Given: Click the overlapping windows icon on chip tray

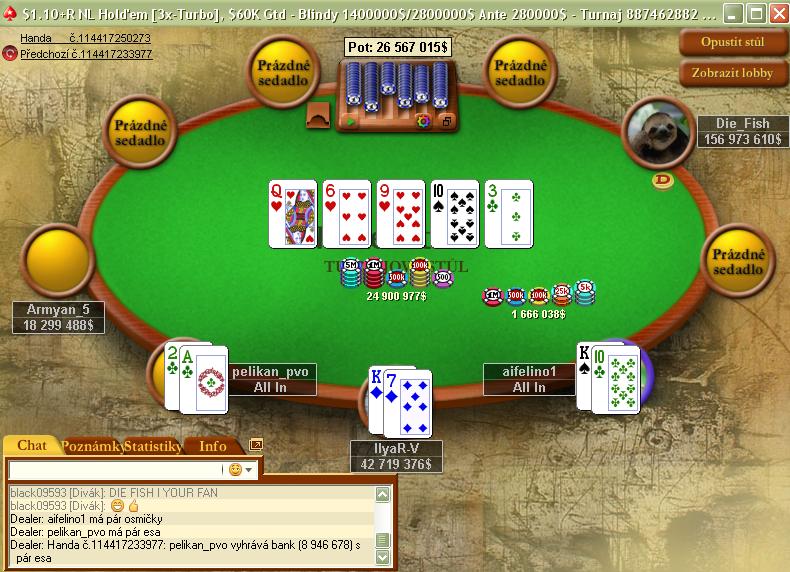Looking at the screenshot, I should pyautogui.click(x=446, y=121).
